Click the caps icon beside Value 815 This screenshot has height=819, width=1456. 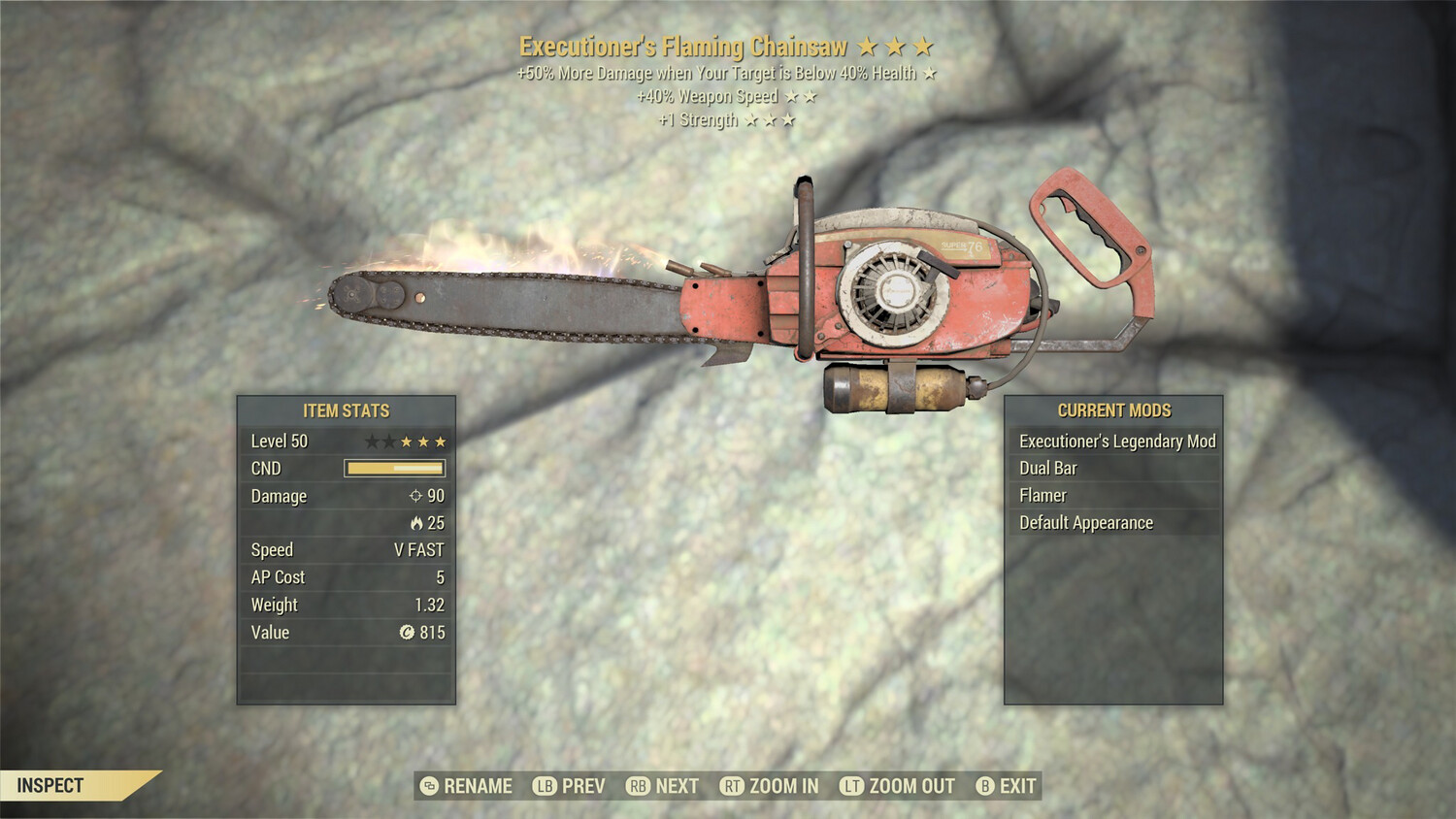[x=409, y=633]
